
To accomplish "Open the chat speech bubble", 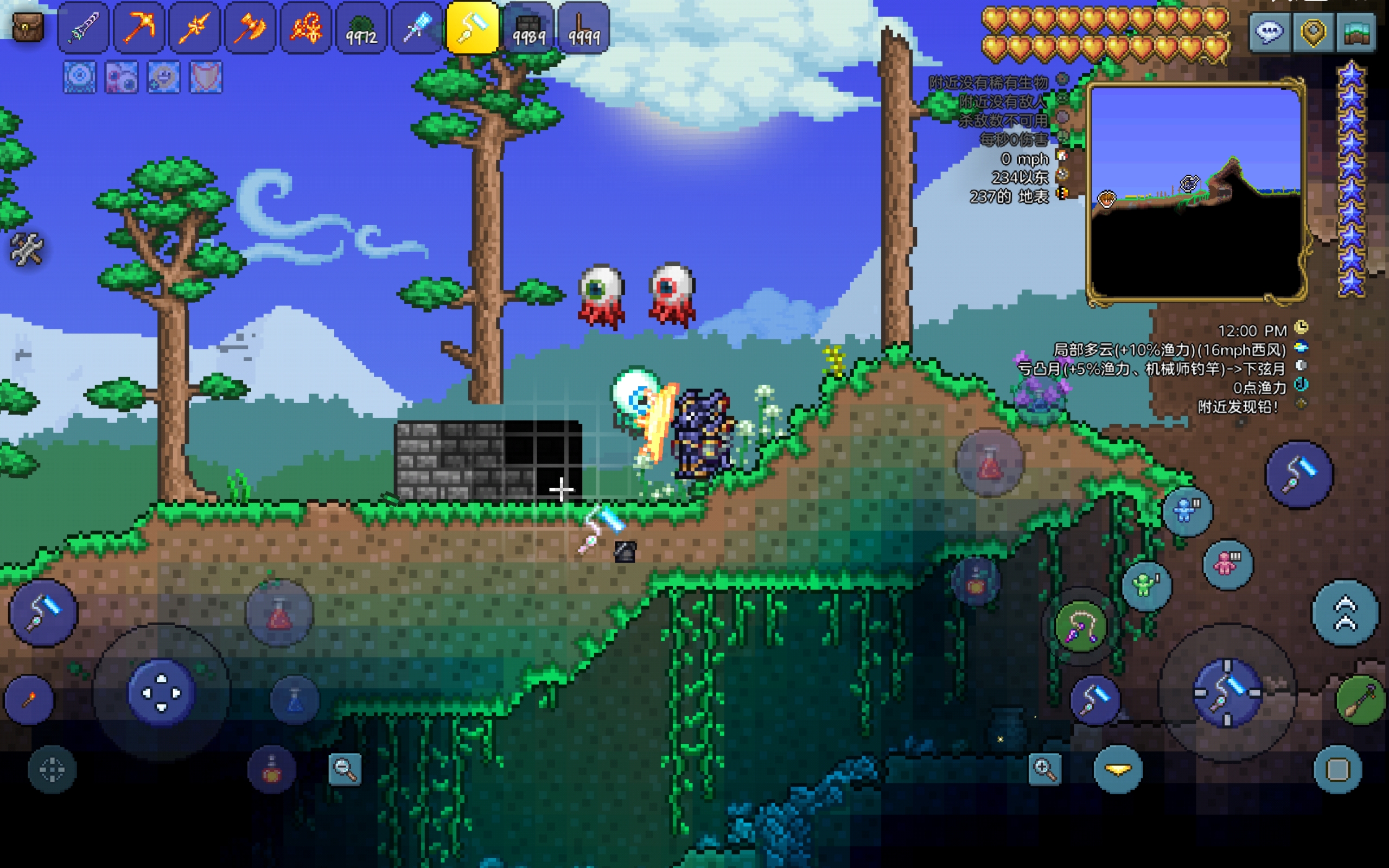I will [1269, 33].
